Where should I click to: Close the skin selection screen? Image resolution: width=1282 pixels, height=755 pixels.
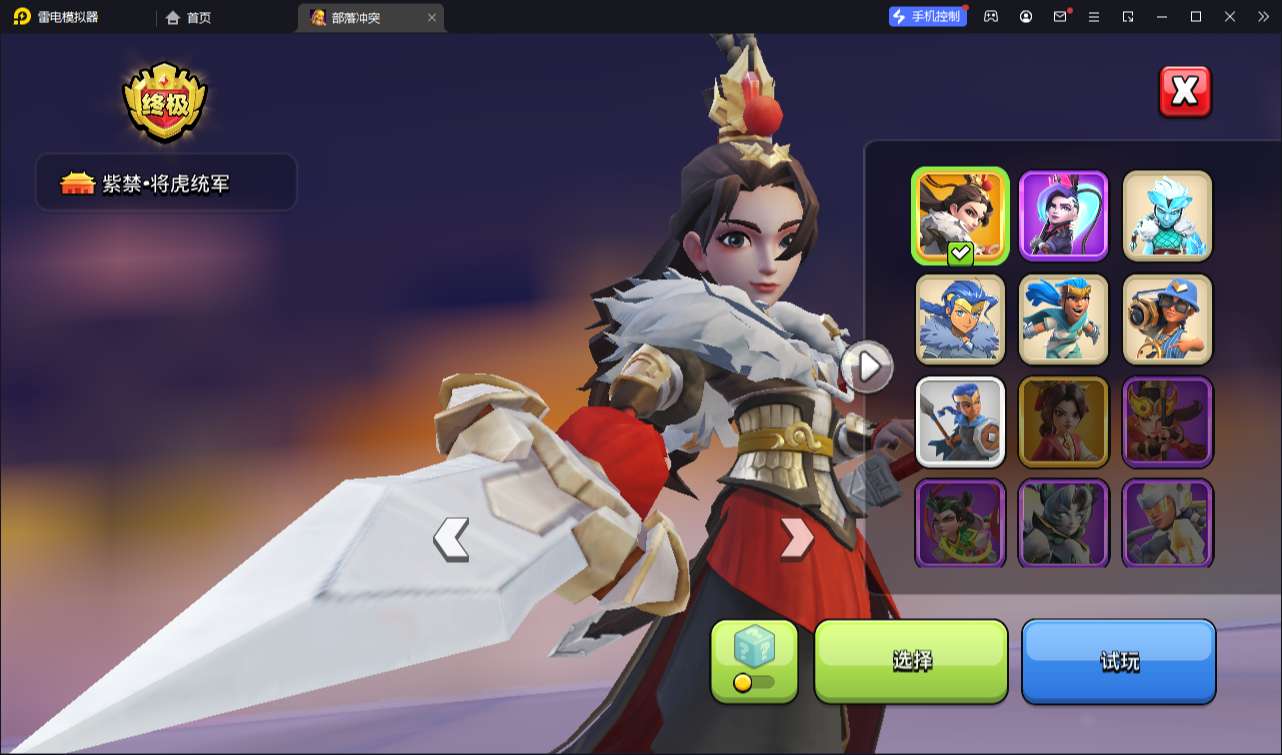(x=1184, y=92)
